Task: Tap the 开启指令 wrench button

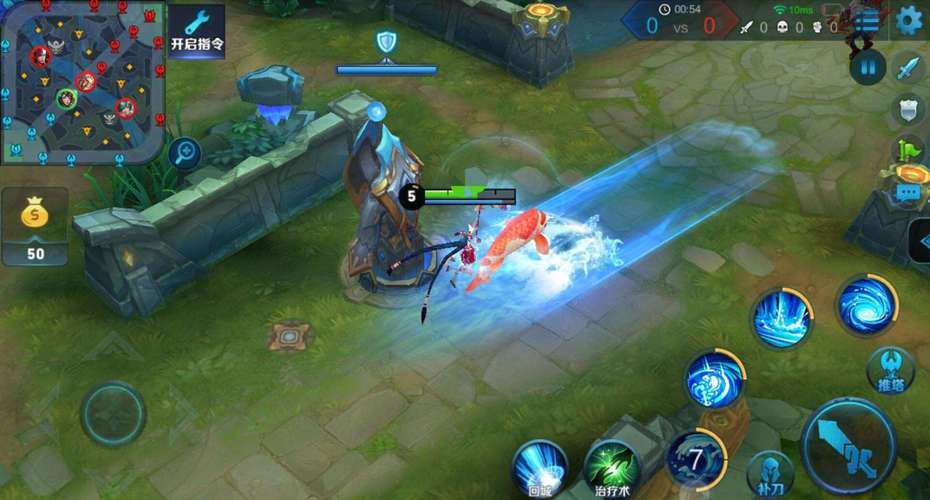Action: tap(196, 31)
